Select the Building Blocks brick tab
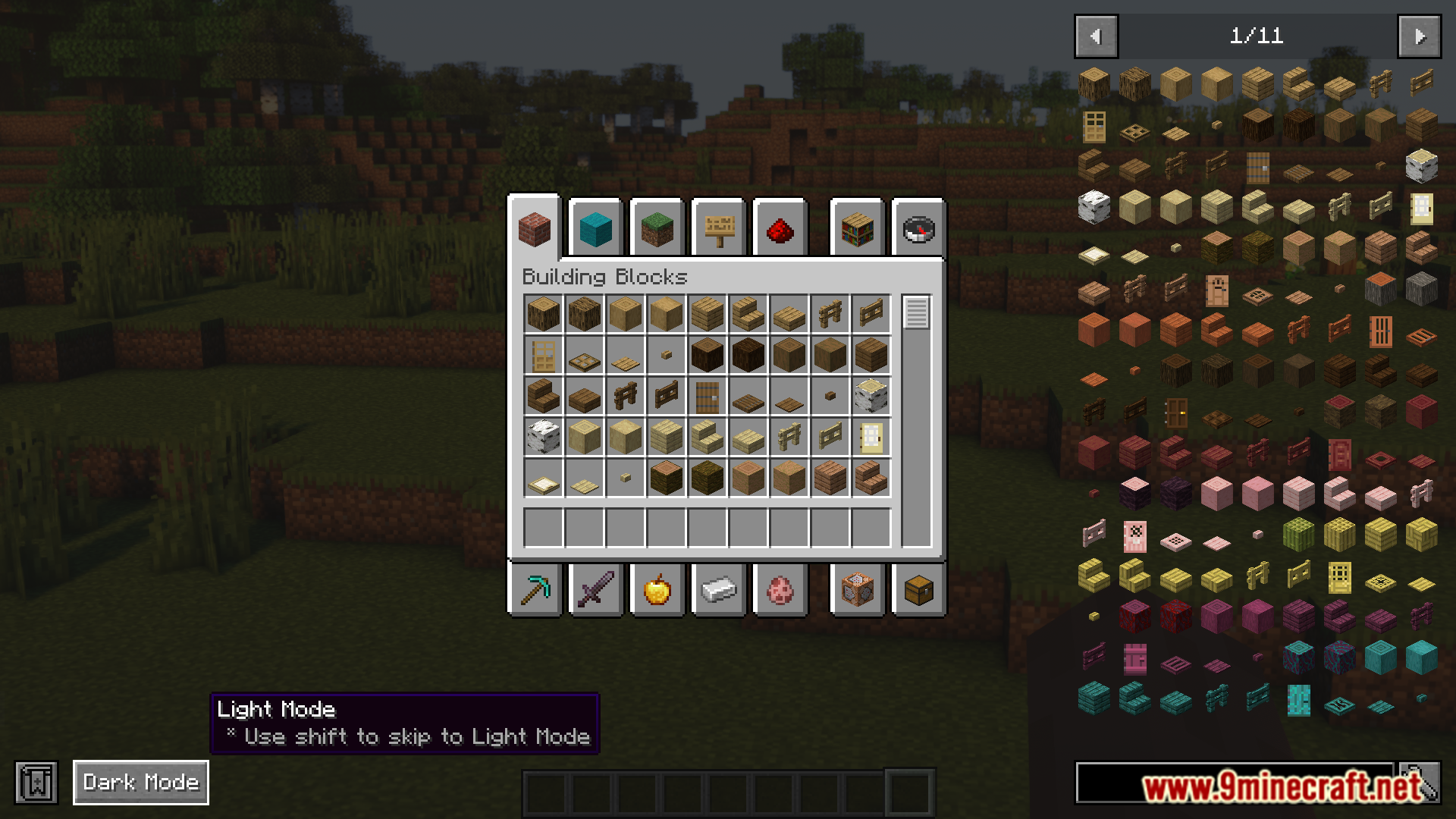 point(535,229)
